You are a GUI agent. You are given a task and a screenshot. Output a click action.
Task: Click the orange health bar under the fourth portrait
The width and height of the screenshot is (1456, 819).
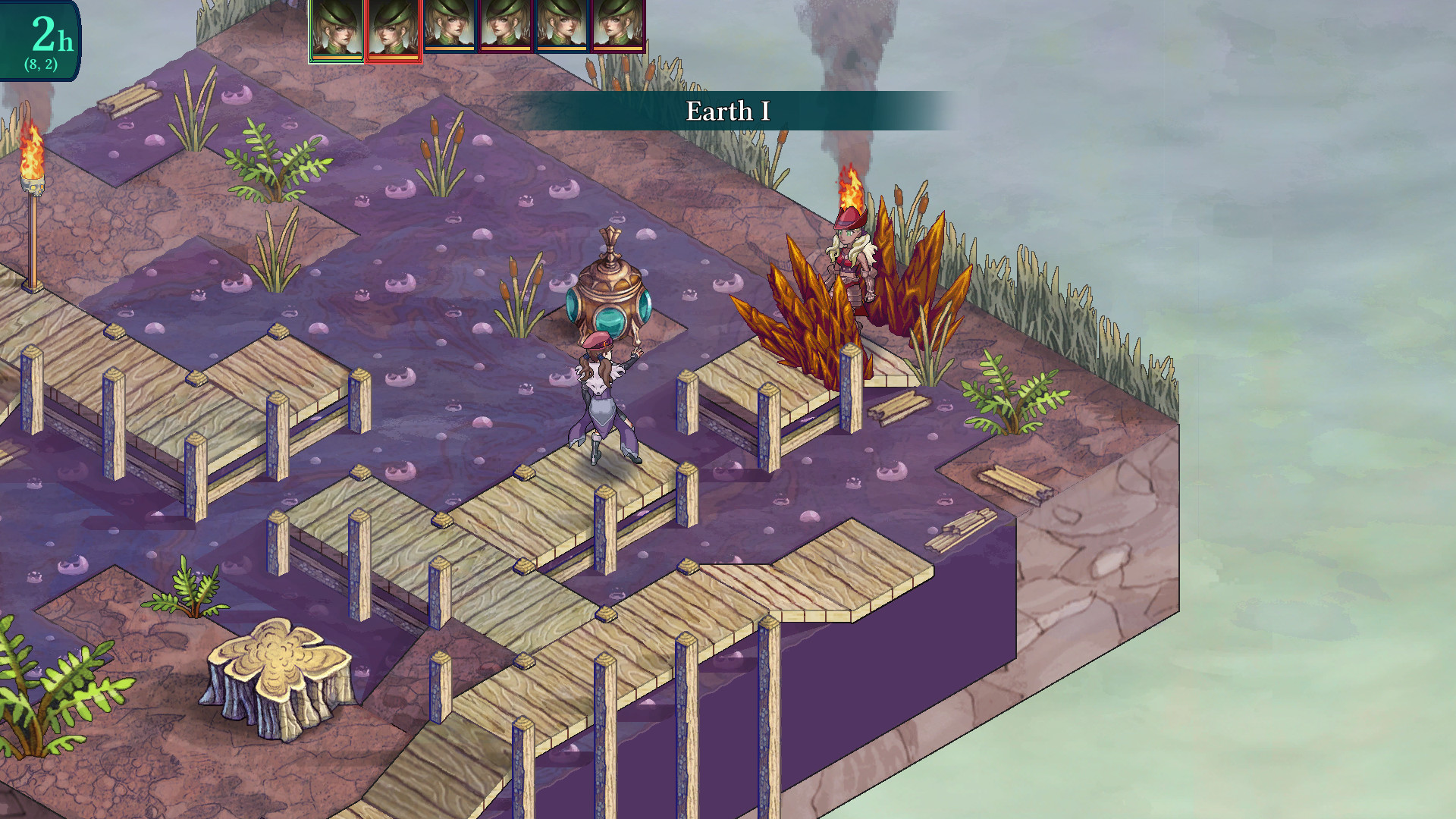(504, 49)
